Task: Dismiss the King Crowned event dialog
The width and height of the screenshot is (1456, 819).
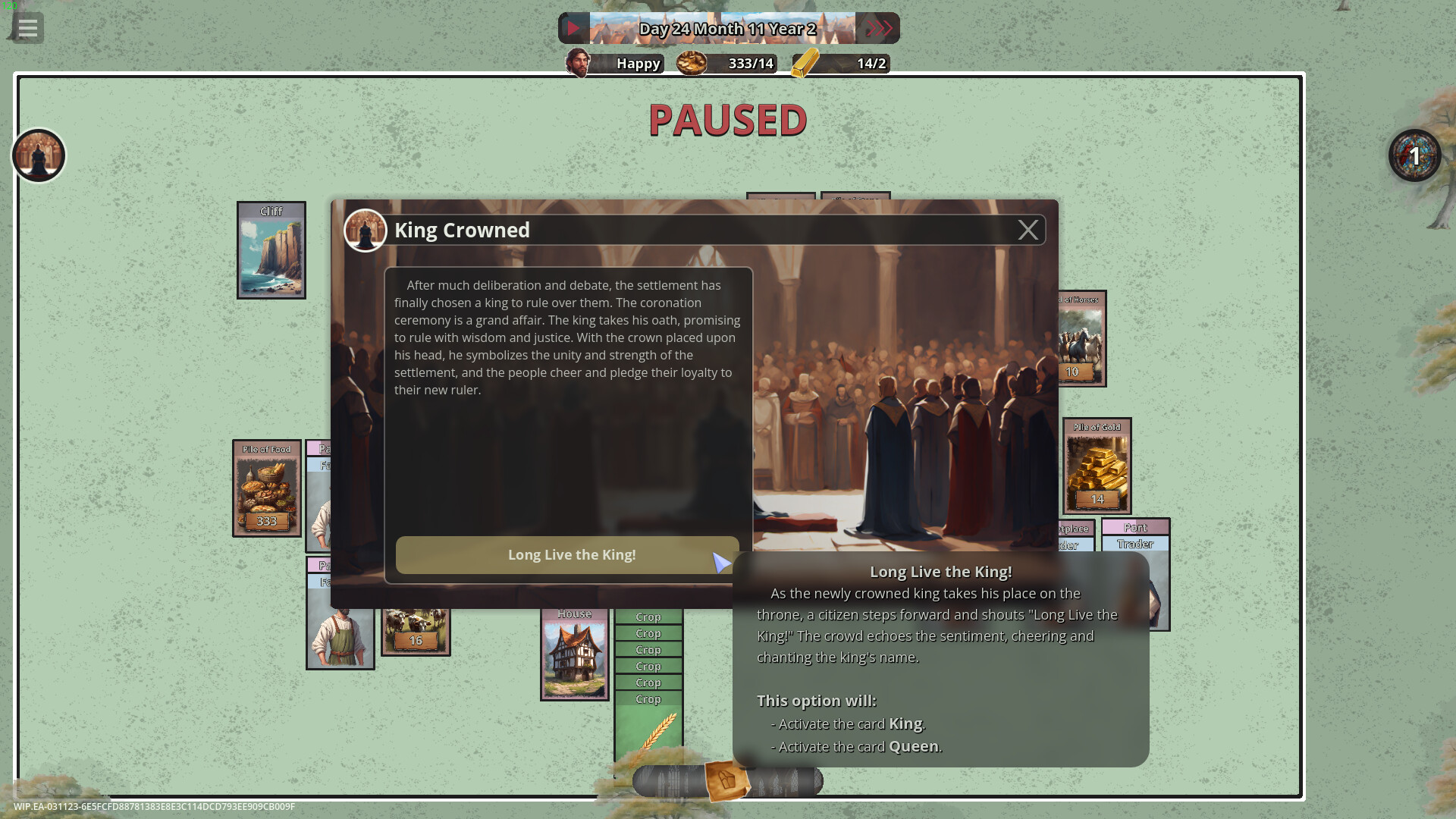Action: coord(1028,230)
